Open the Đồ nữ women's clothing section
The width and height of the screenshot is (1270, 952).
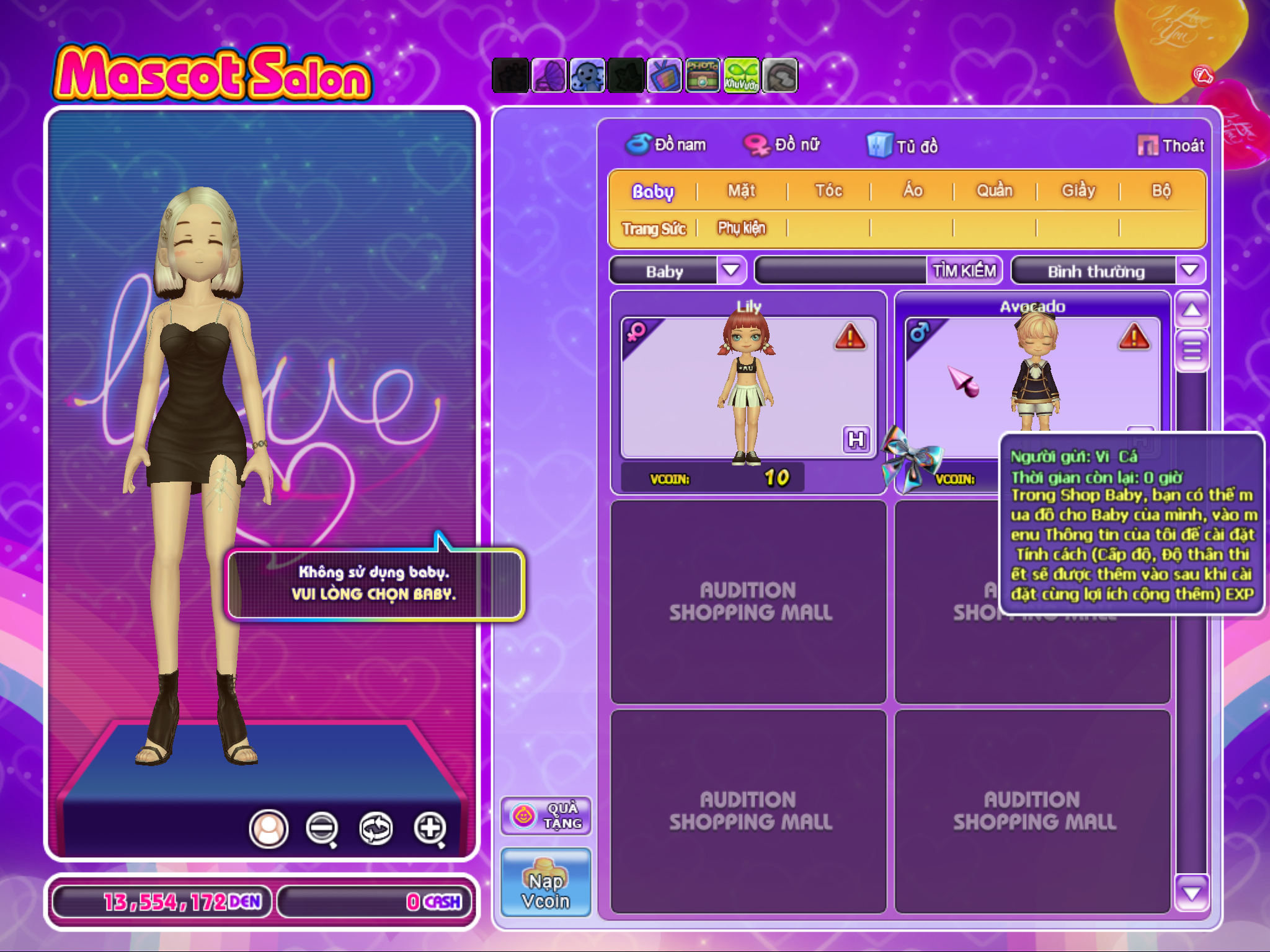[x=783, y=145]
